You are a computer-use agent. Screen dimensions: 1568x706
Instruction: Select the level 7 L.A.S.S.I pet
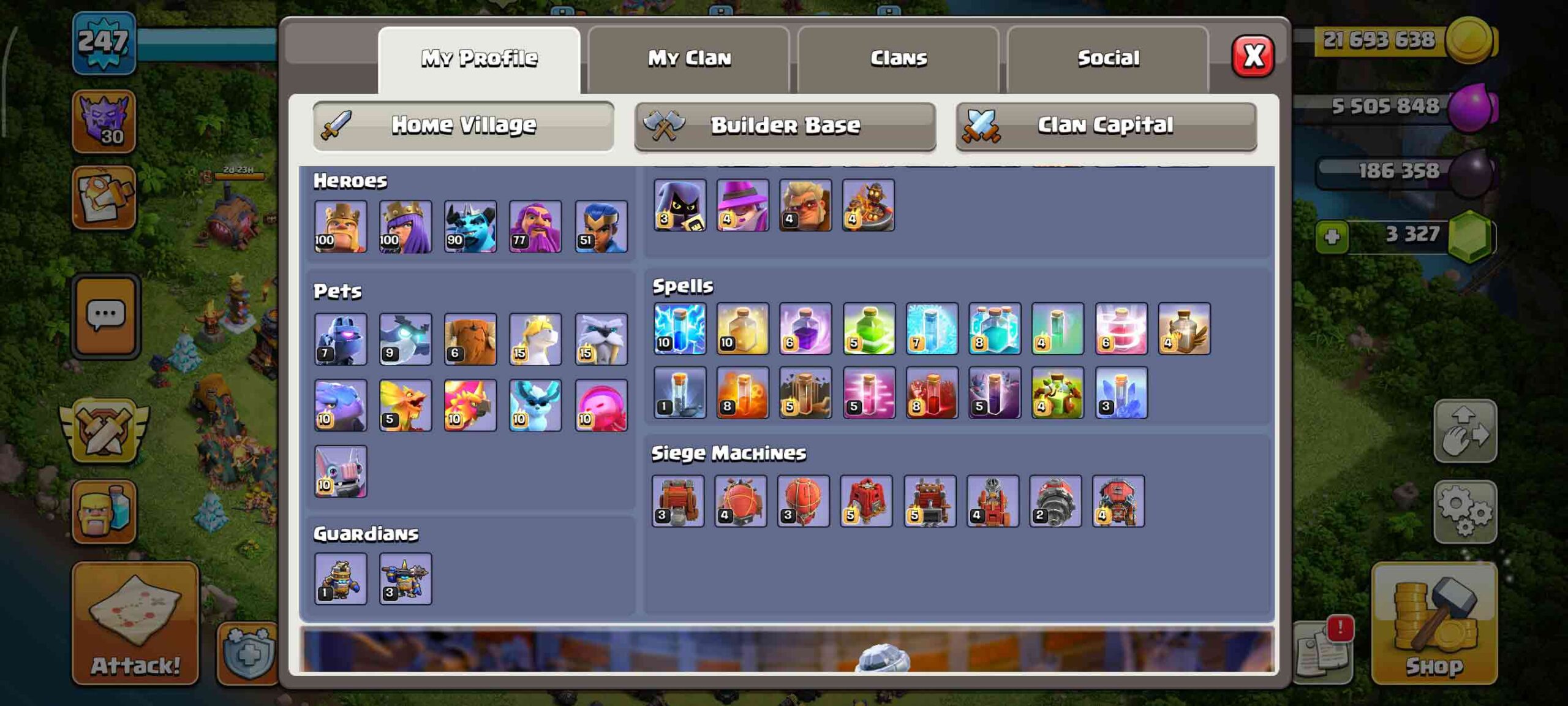click(x=341, y=339)
